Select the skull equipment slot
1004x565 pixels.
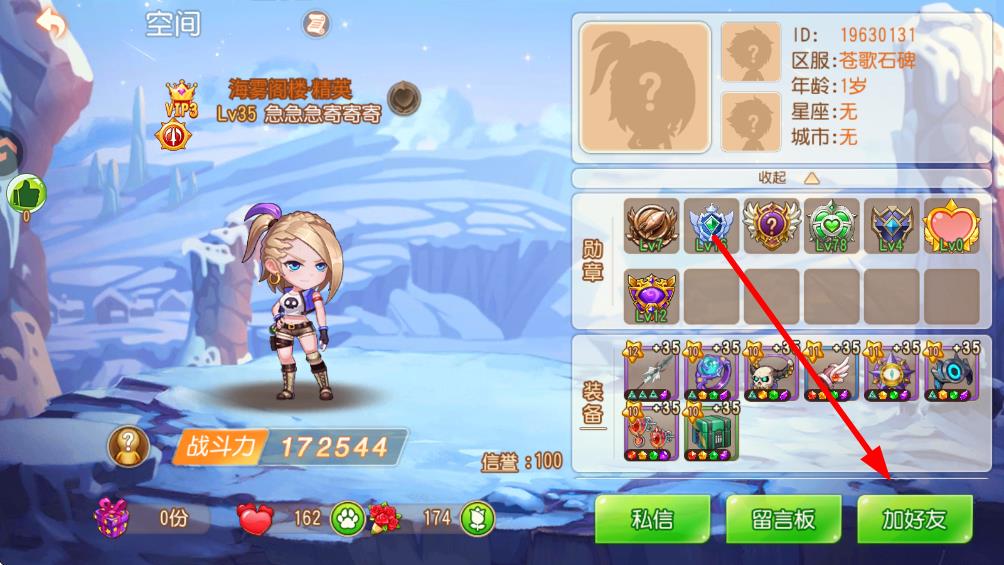point(771,372)
